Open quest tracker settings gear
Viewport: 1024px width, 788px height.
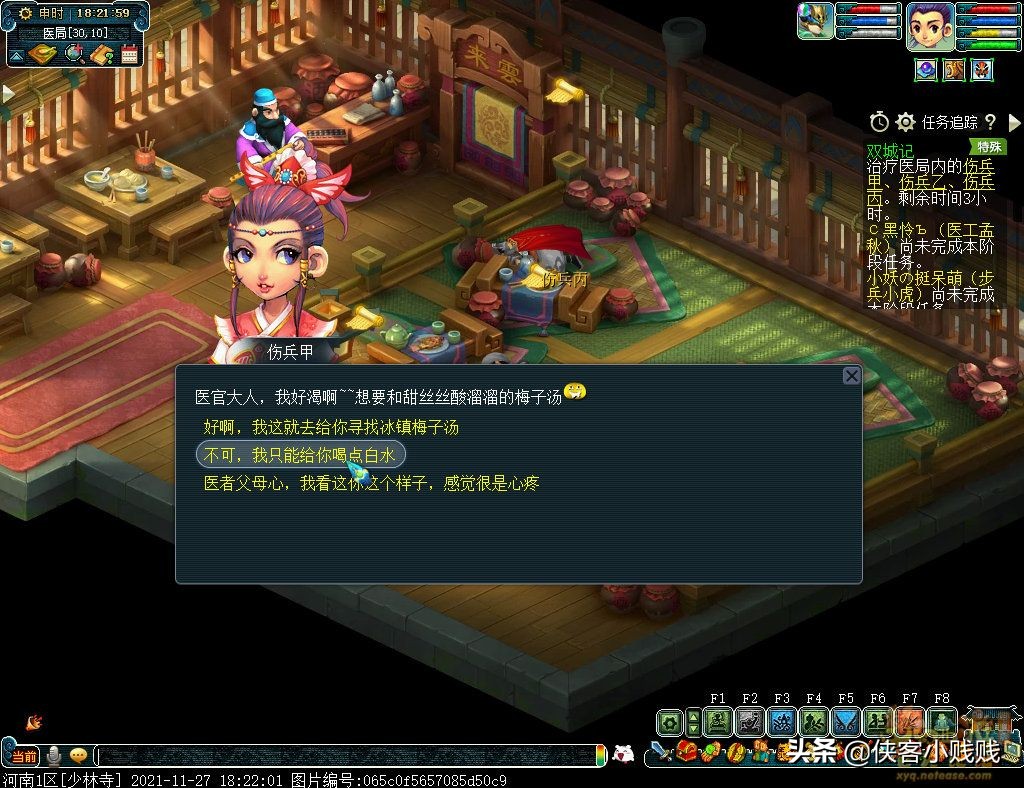pyautogui.click(x=905, y=122)
